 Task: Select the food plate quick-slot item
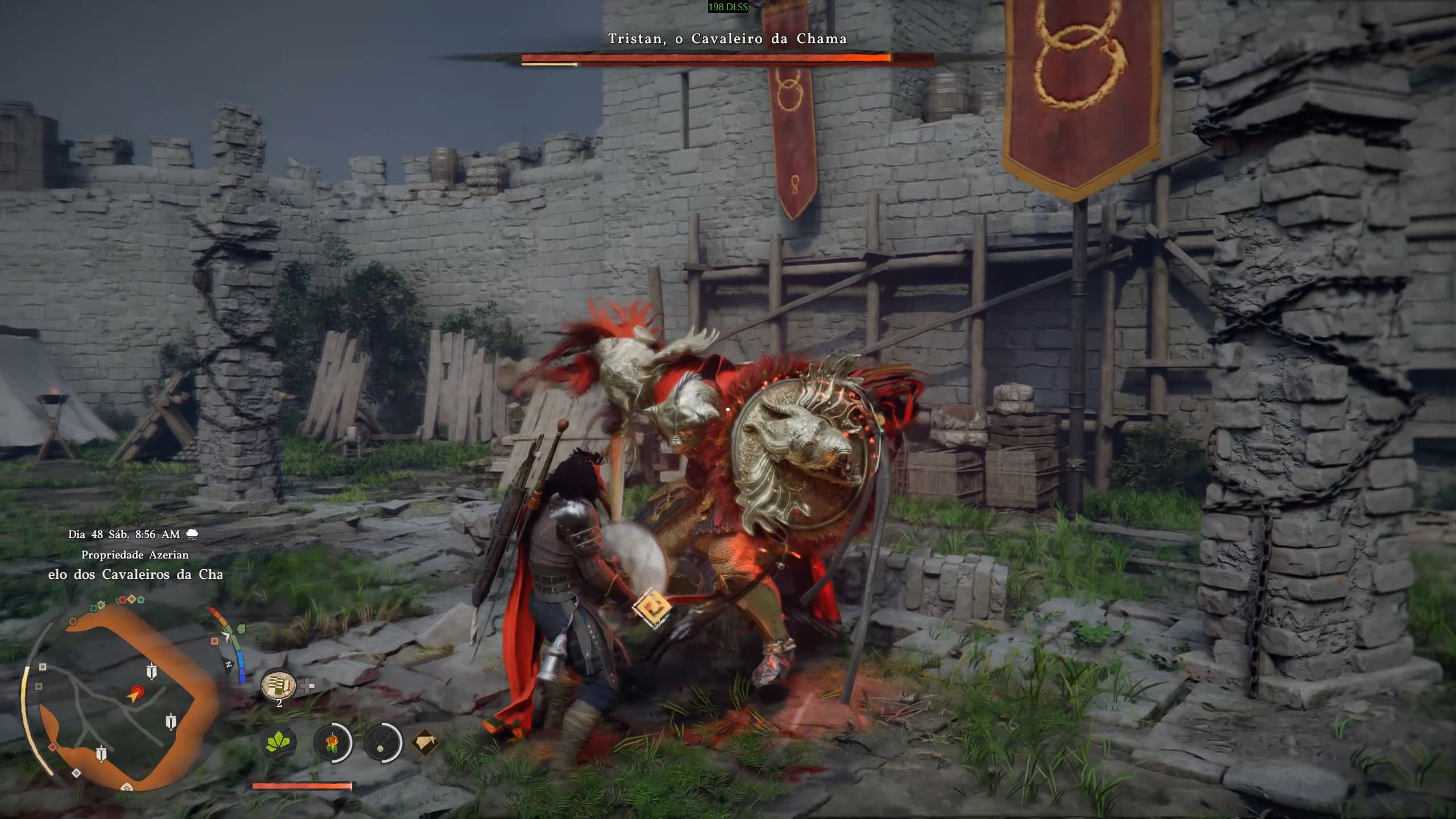[278, 685]
